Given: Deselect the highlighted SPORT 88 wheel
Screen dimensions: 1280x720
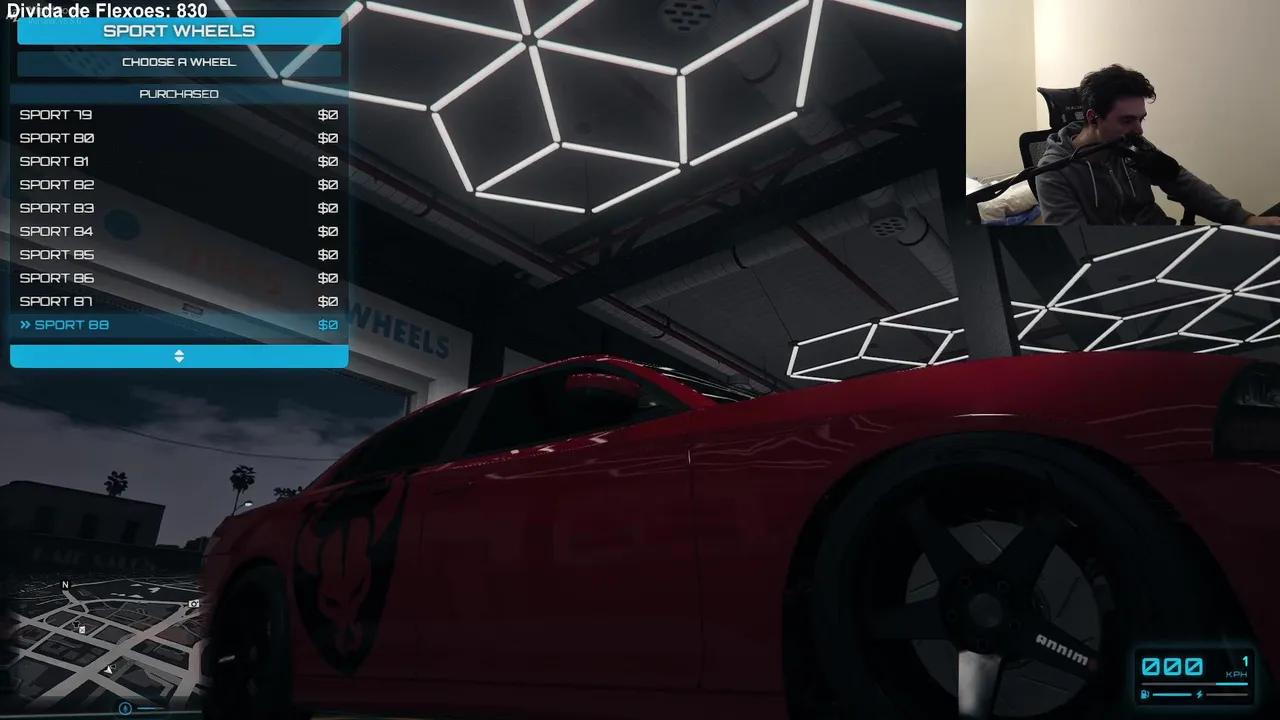Looking at the screenshot, I should tap(71, 324).
